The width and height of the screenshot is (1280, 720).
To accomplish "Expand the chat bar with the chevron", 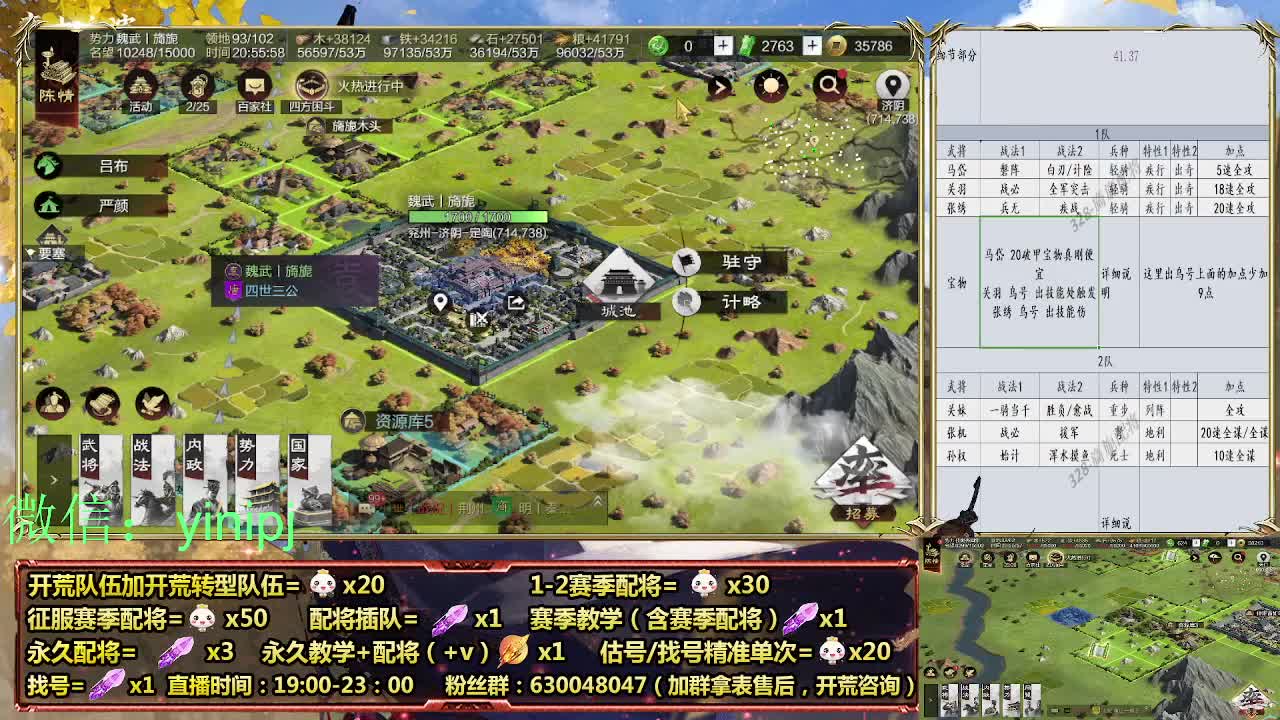I will (x=598, y=502).
